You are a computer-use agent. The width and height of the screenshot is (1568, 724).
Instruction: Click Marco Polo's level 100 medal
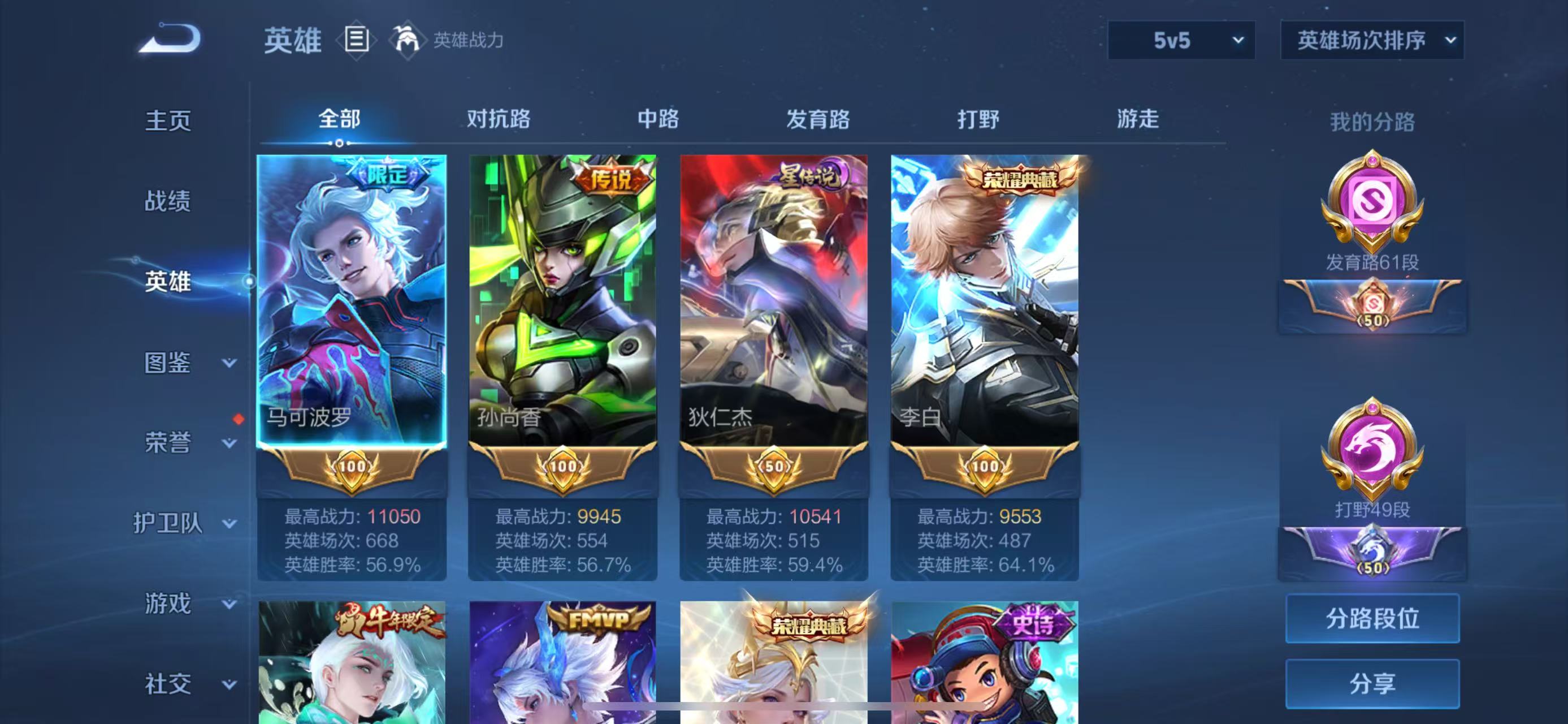point(351,468)
